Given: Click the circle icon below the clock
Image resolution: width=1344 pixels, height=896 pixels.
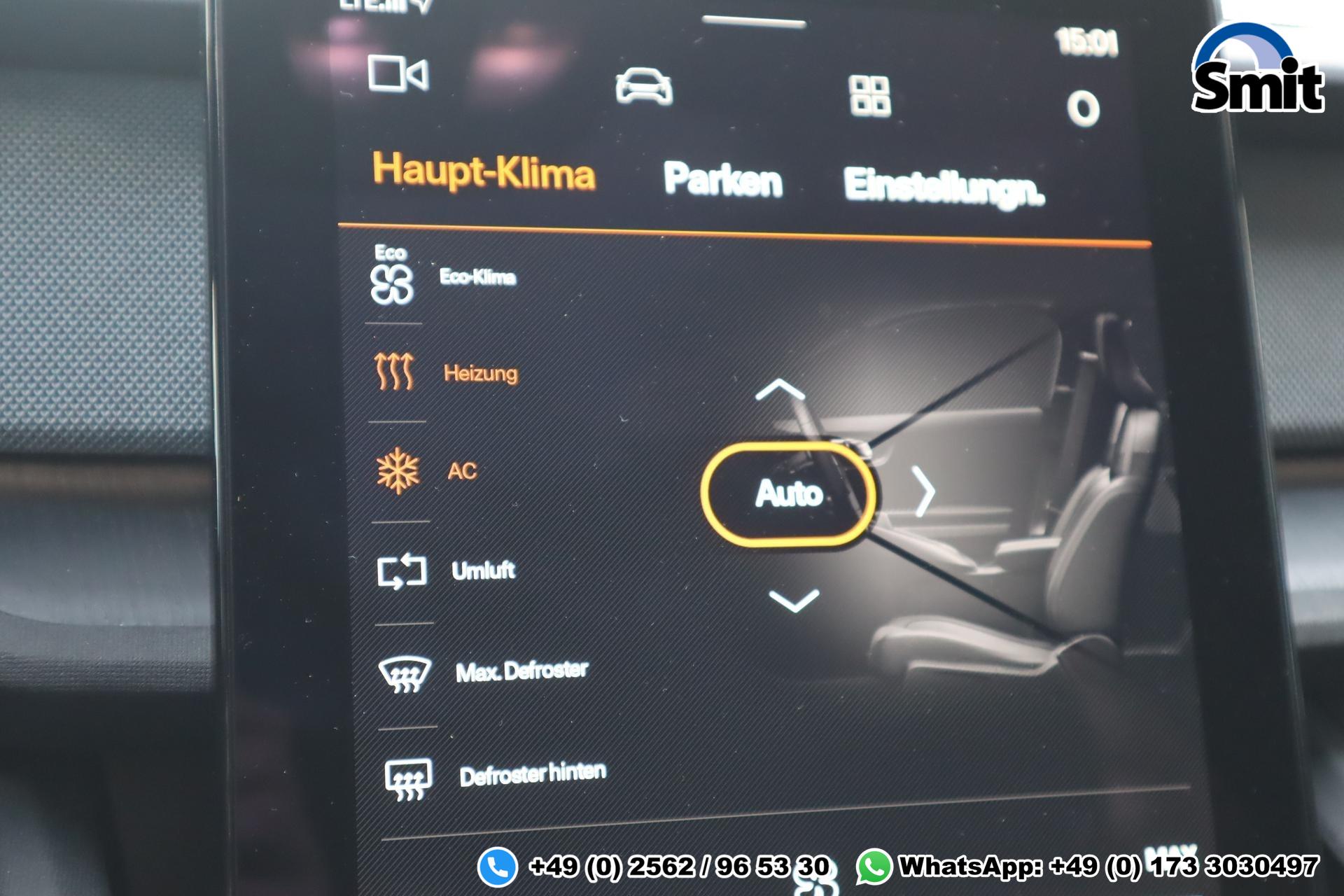Looking at the screenshot, I should (x=1083, y=109).
